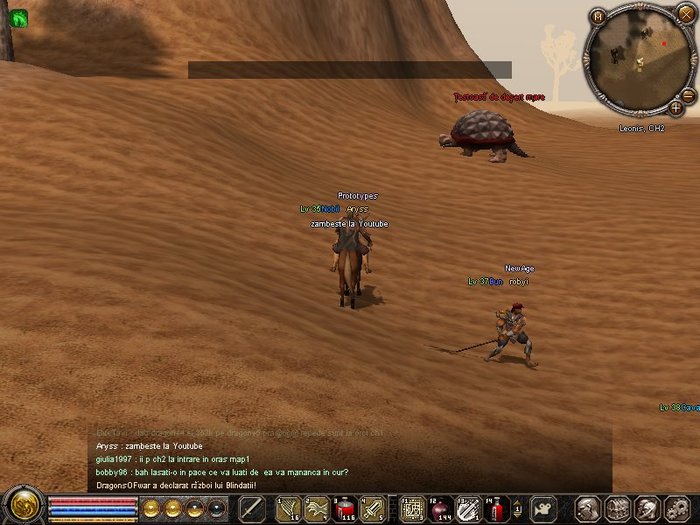Click the green leaf icon at top-left
Viewport: 700px width, 525px height.
[18, 17]
